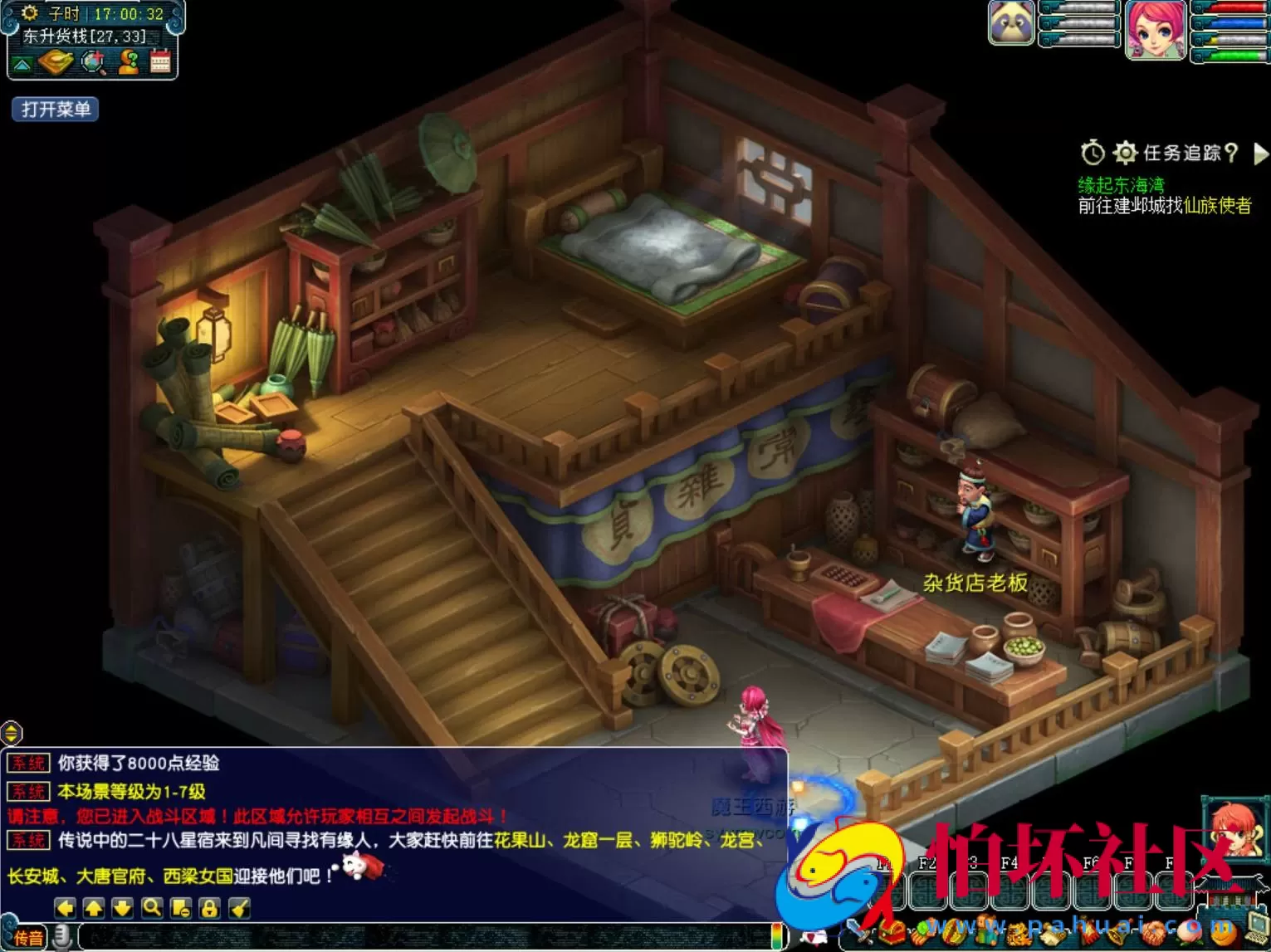
Task: Toggle the lock icon in chat toolbar
Action: click(211, 910)
